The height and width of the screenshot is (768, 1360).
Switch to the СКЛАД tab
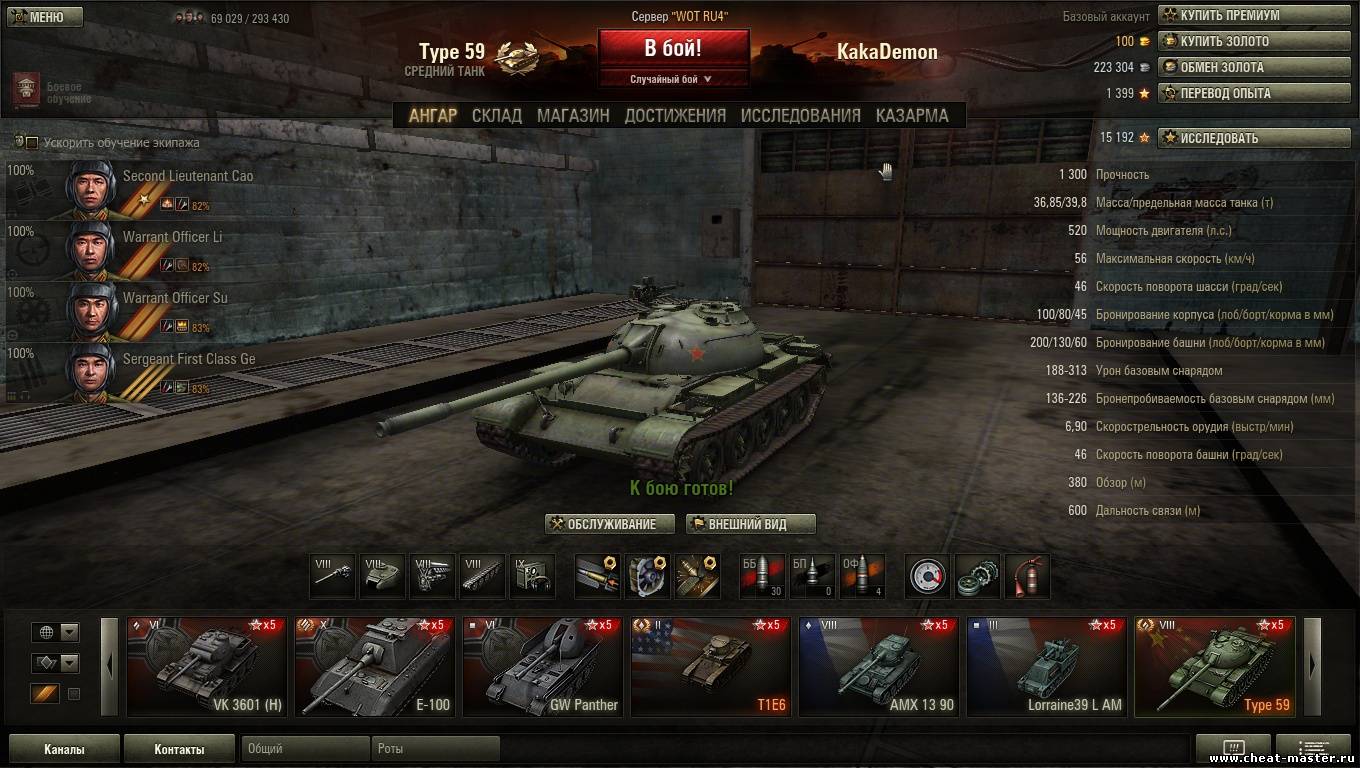click(497, 115)
